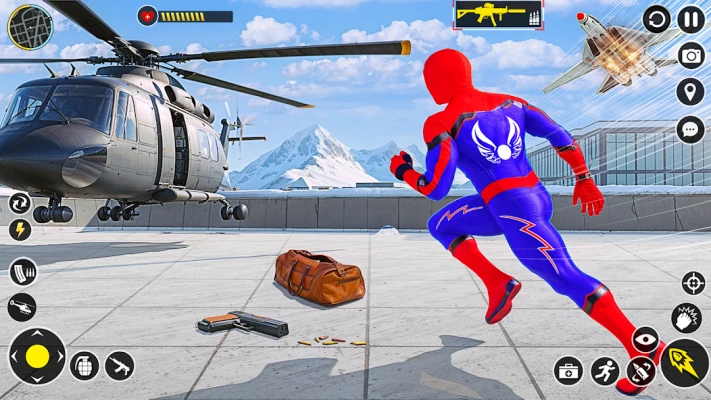The width and height of the screenshot is (711, 400).
Task: Choose the assault rifle button
Action: click(120, 366)
